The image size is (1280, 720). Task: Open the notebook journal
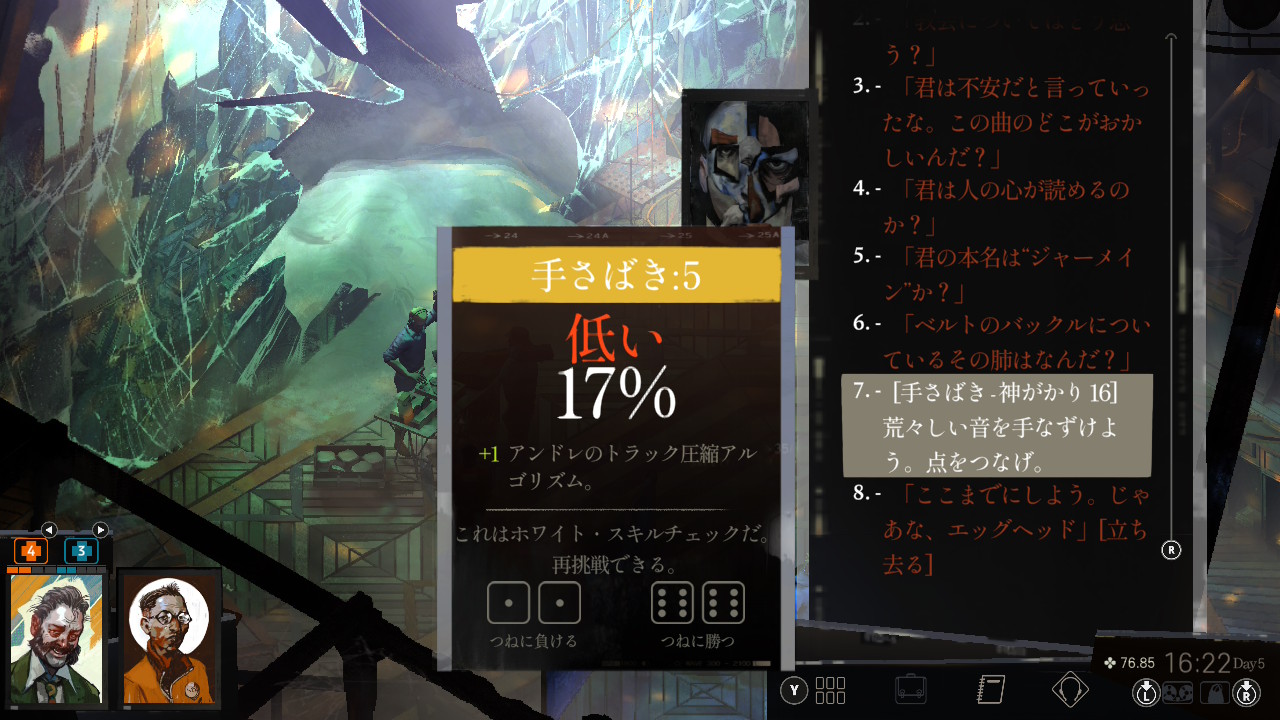[989, 689]
